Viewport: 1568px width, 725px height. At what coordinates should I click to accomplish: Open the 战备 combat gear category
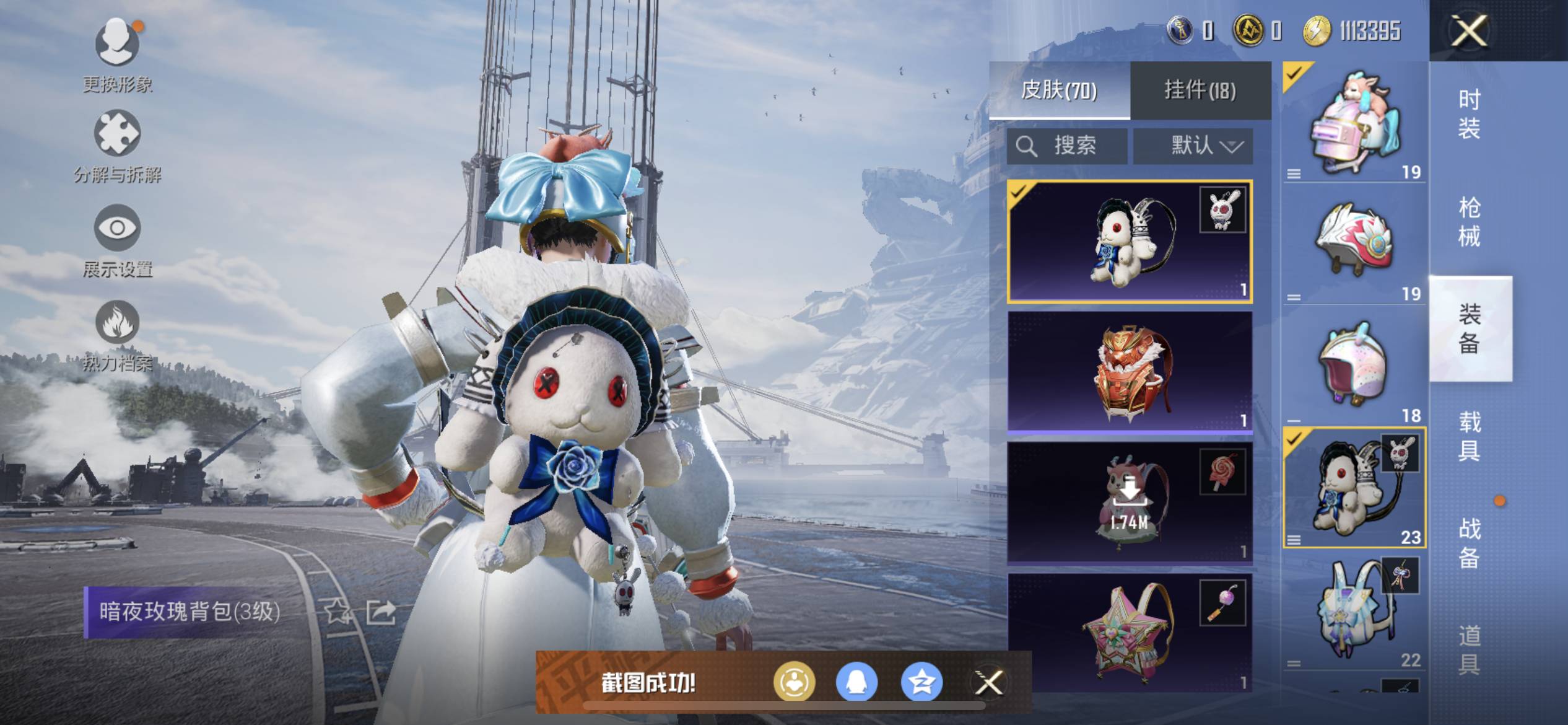coord(1470,543)
